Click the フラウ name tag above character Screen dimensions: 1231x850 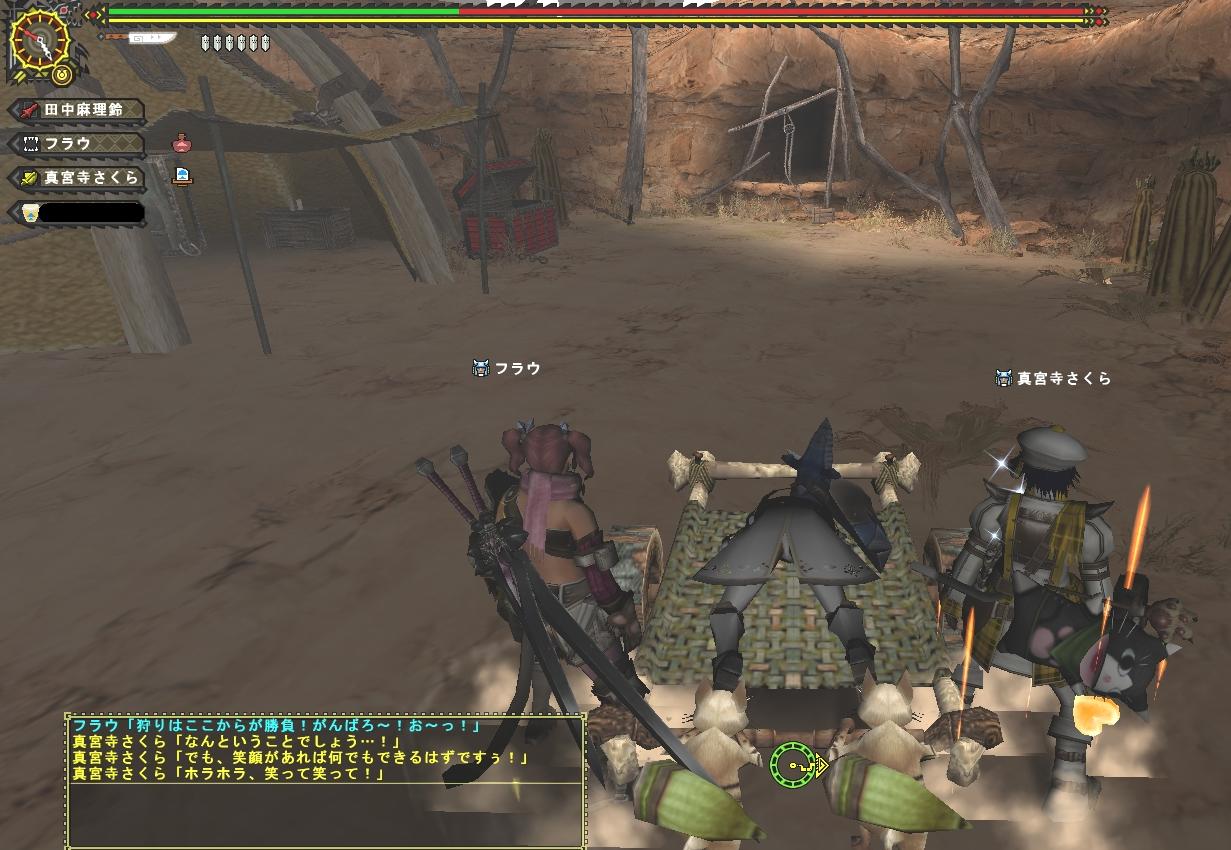(x=507, y=369)
